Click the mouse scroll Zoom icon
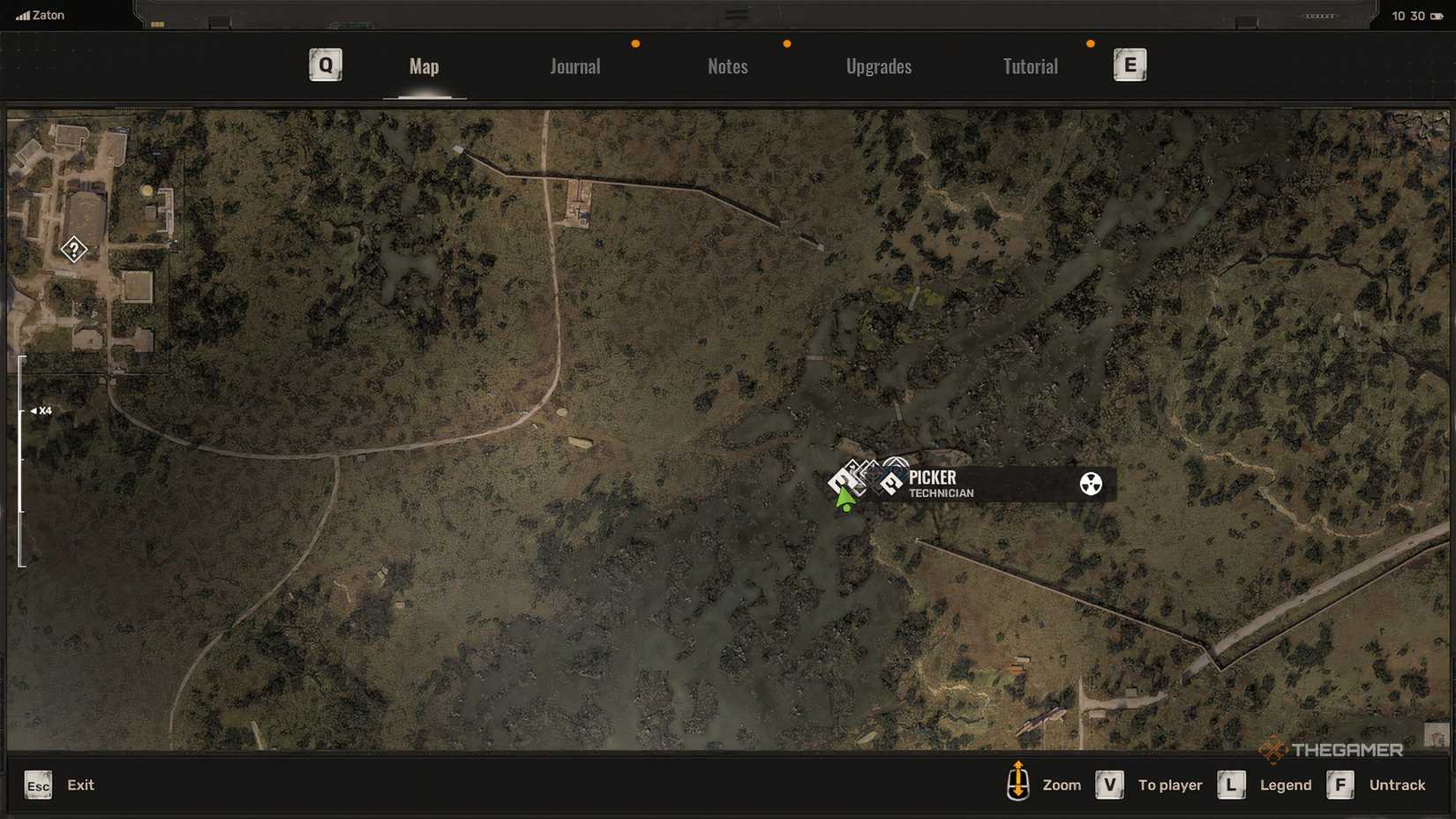Image resolution: width=1456 pixels, height=819 pixels. click(x=1019, y=784)
